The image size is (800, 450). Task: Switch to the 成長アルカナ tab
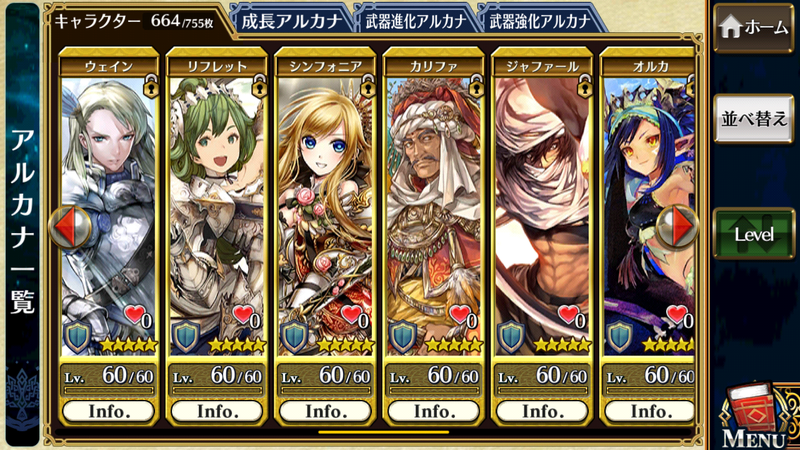[291, 19]
